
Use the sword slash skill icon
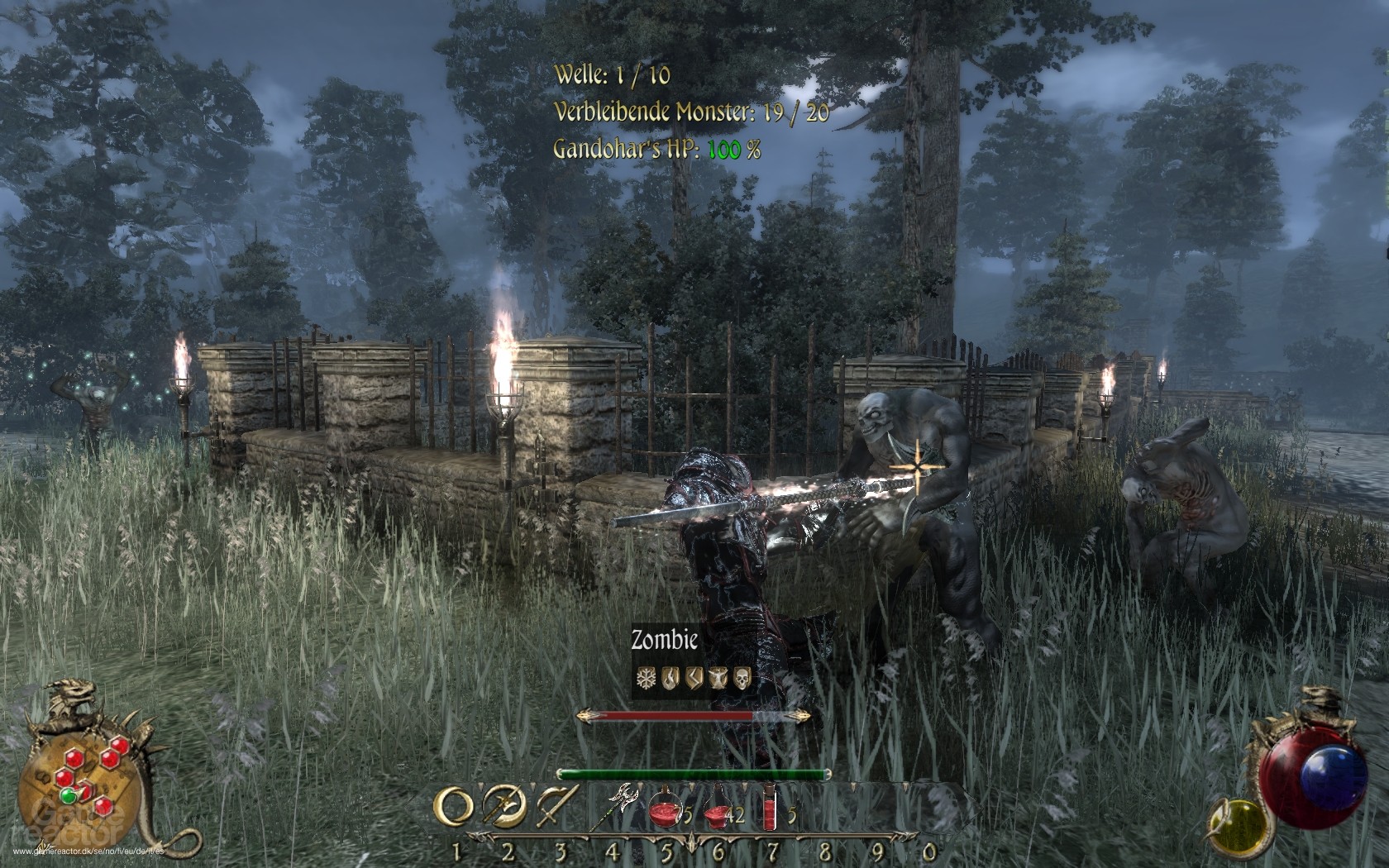coord(556,807)
